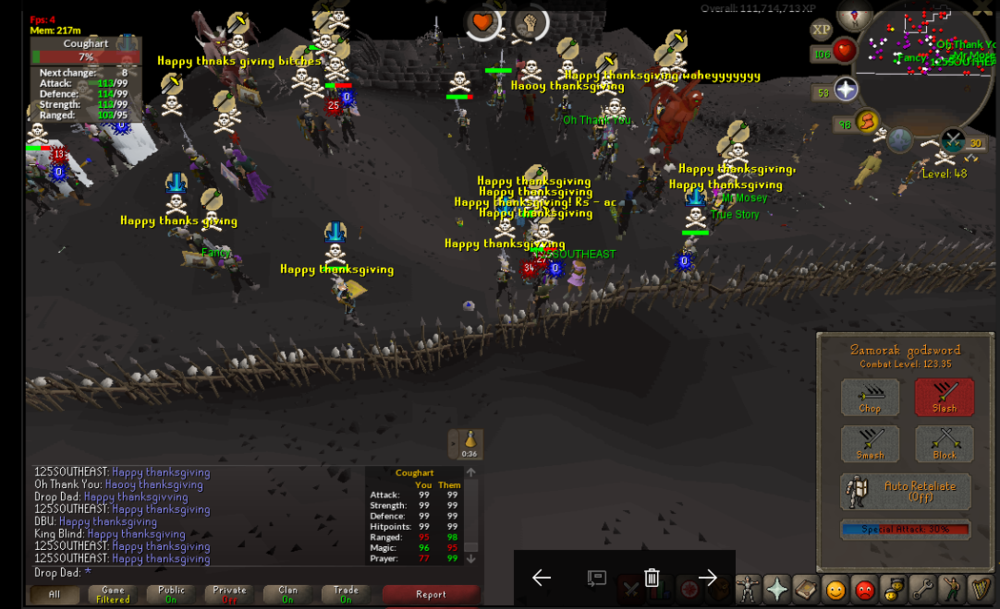Toggle Auto Retaliate
Screen dimensions: 1000x609
click(905, 491)
